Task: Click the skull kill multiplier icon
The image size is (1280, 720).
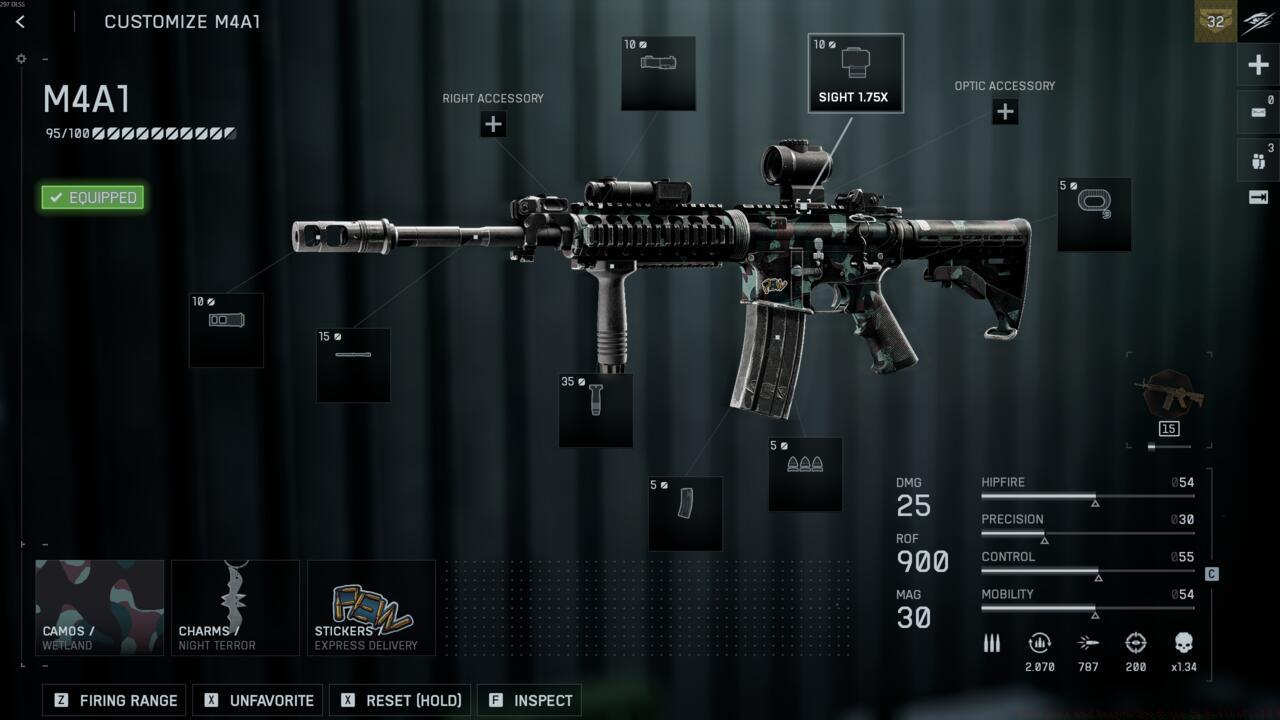Action: point(1184,643)
